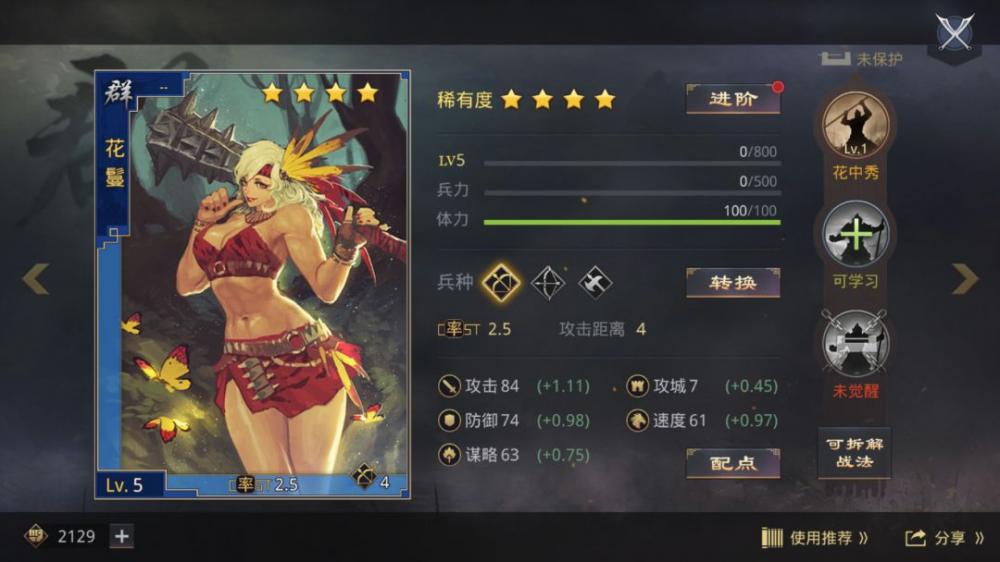This screenshot has height=562, width=1000.
Task: Choose the third troop type icon
Action: point(595,283)
